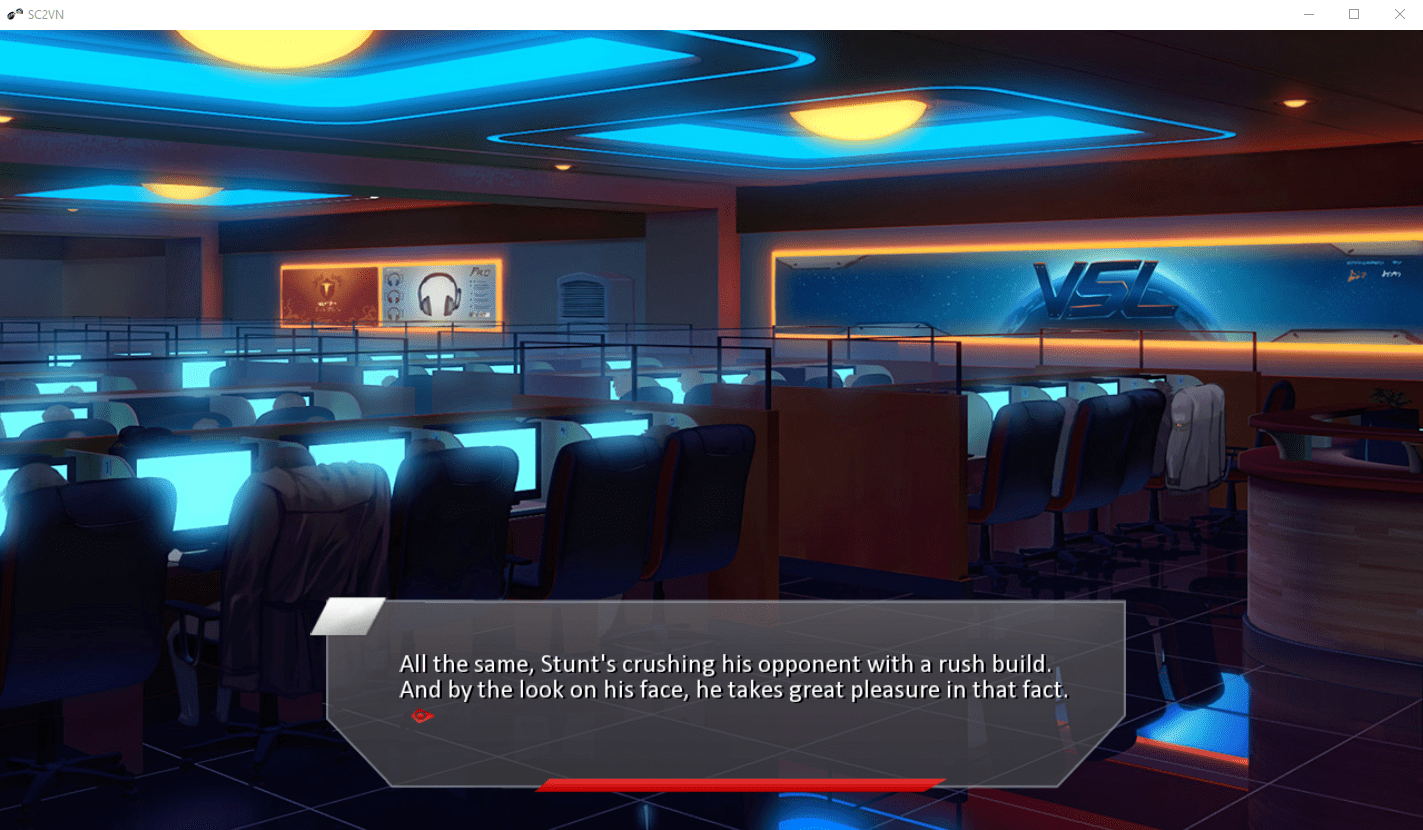This screenshot has width=1423, height=830.
Task: Click the SC2VN game icon in title bar
Action: pyautogui.click(x=12, y=14)
